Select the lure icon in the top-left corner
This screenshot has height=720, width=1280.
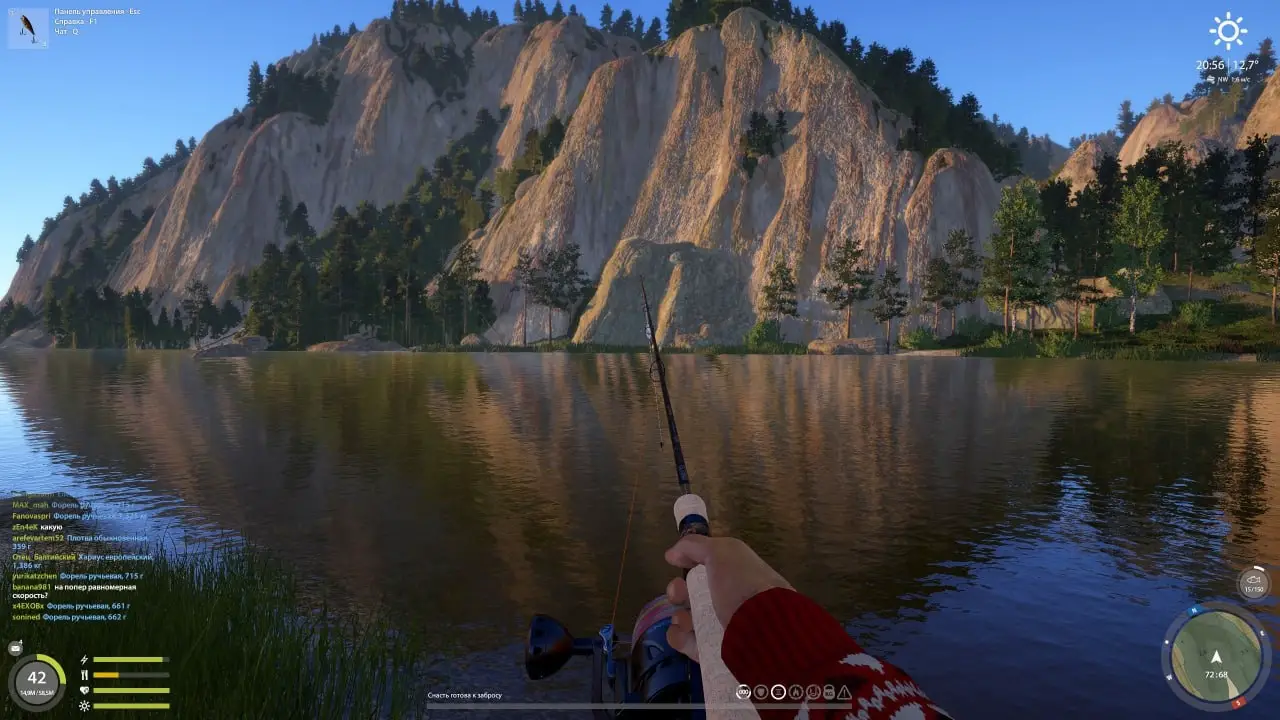pos(28,28)
